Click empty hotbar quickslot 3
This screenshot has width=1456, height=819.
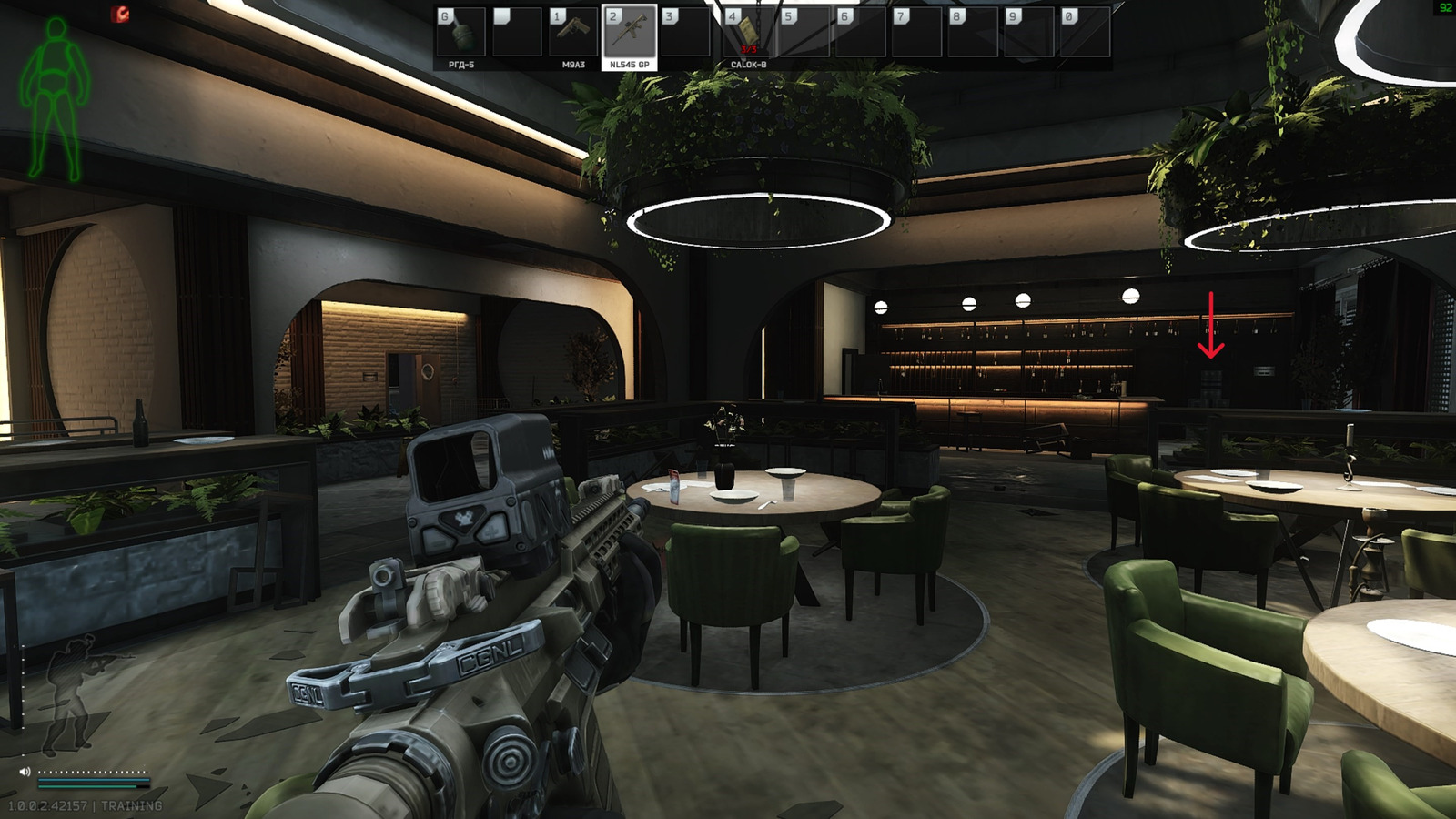pos(685,32)
